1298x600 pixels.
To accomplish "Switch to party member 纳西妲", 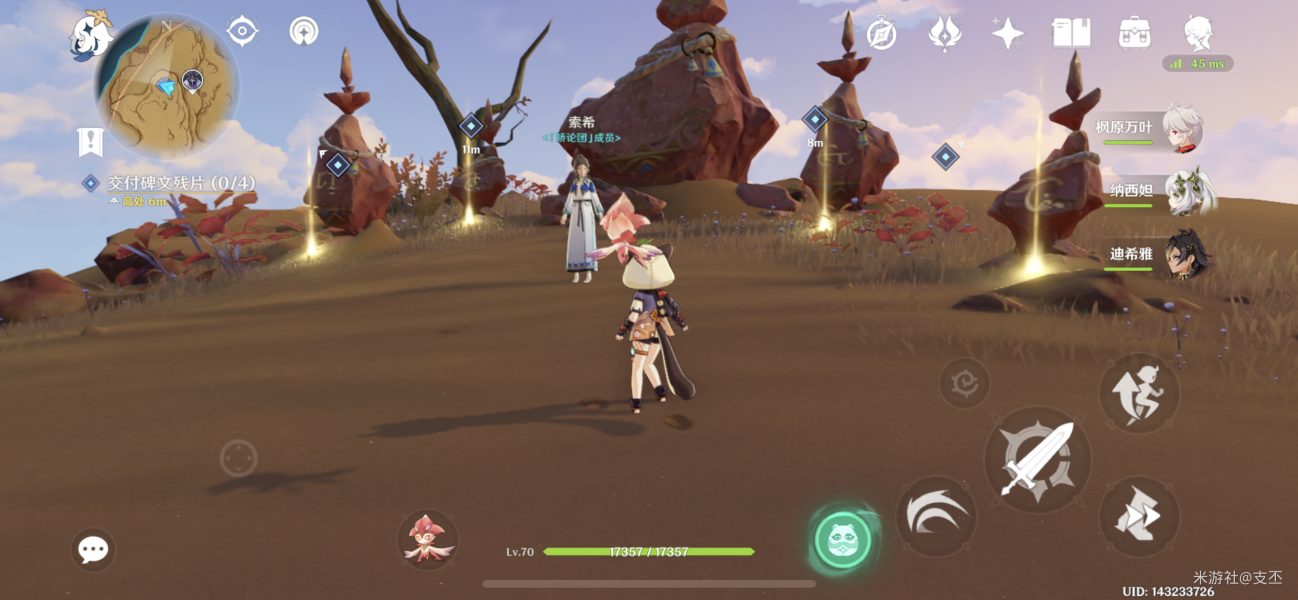I will (x=1160, y=191).
